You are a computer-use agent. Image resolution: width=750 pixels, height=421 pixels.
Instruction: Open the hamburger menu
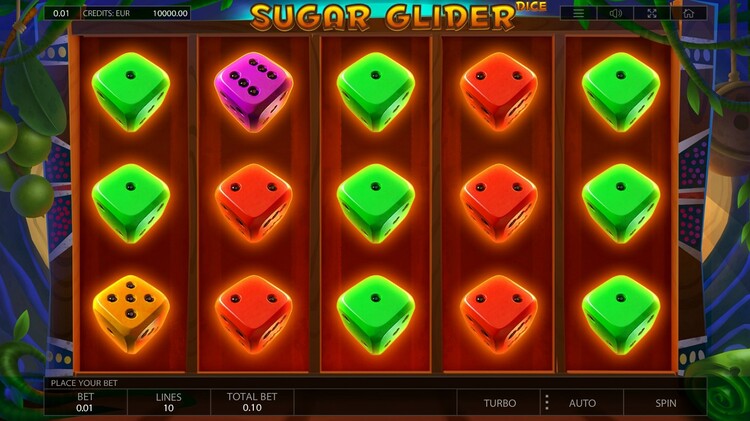579,13
